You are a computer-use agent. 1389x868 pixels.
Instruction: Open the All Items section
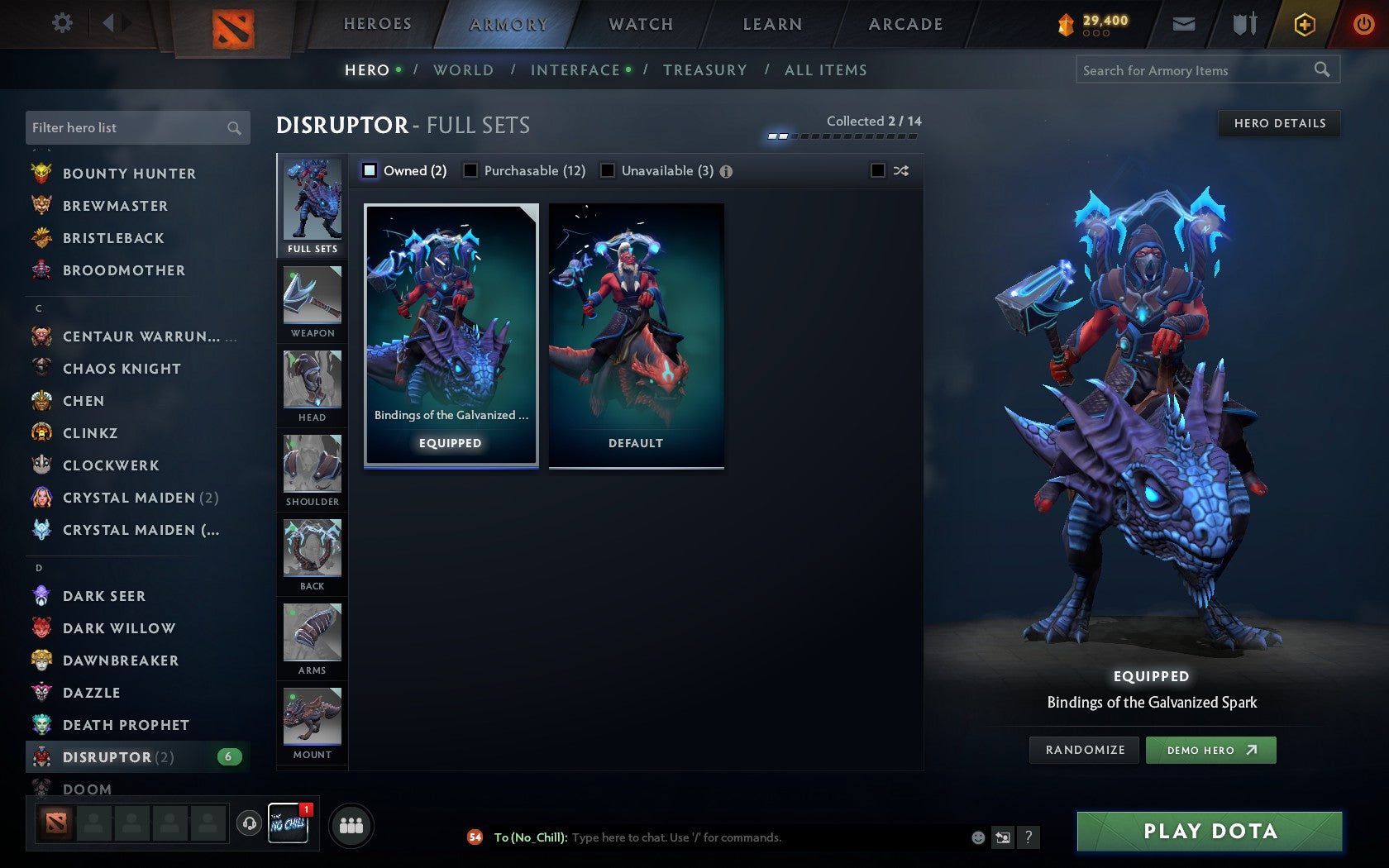click(x=824, y=70)
